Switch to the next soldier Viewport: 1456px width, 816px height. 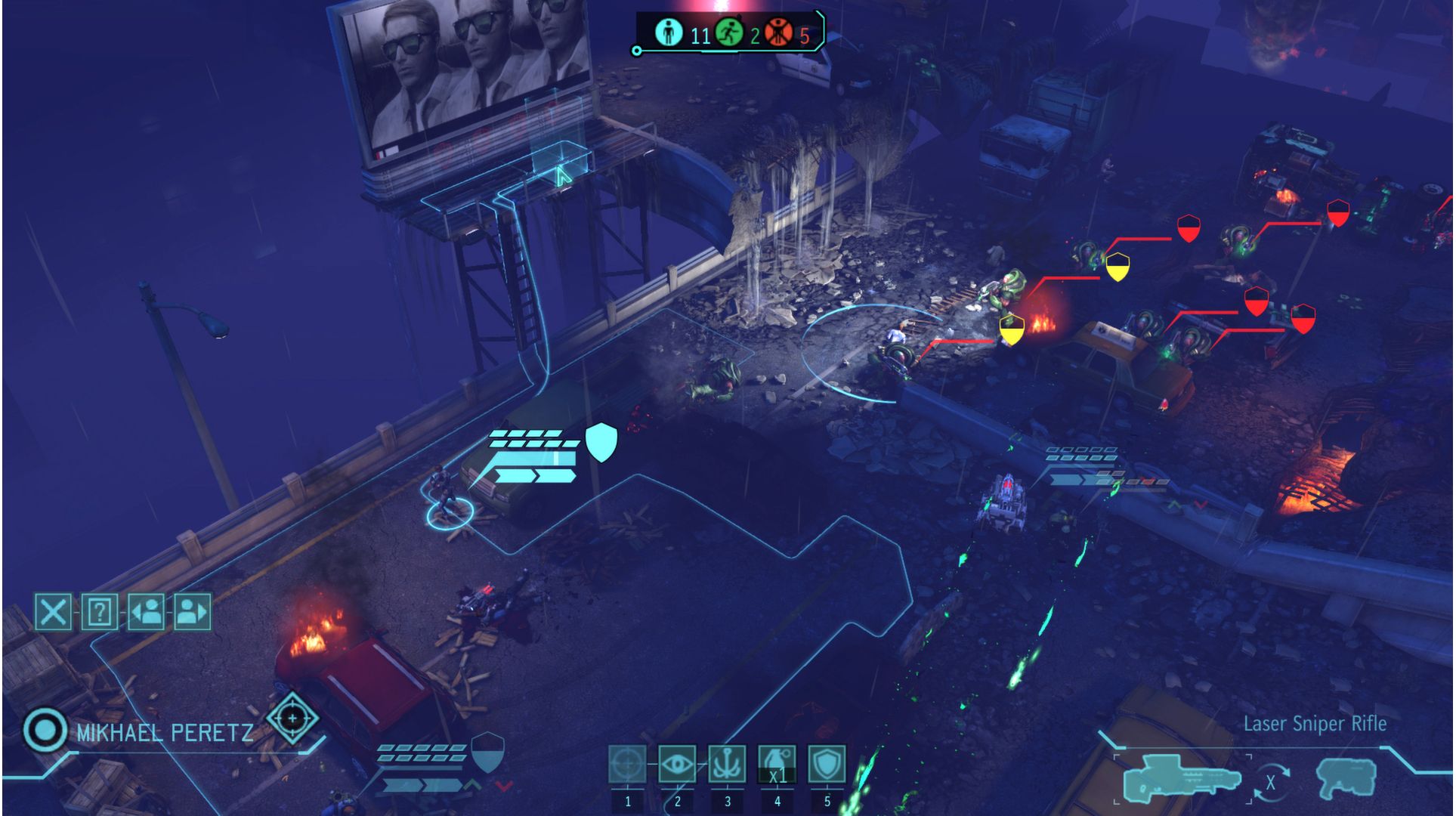click(x=192, y=611)
